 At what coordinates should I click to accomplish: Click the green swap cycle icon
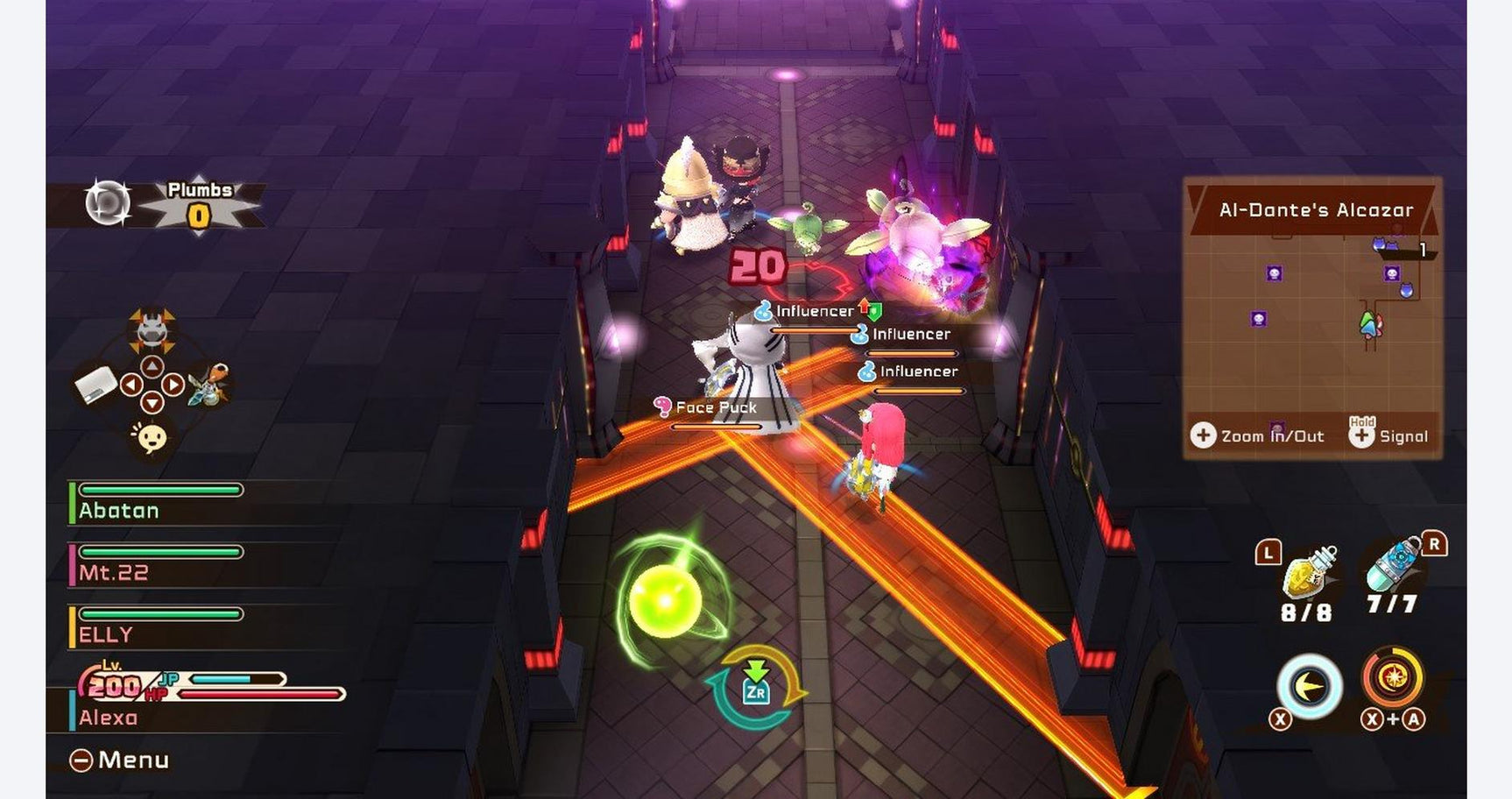point(756,688)
